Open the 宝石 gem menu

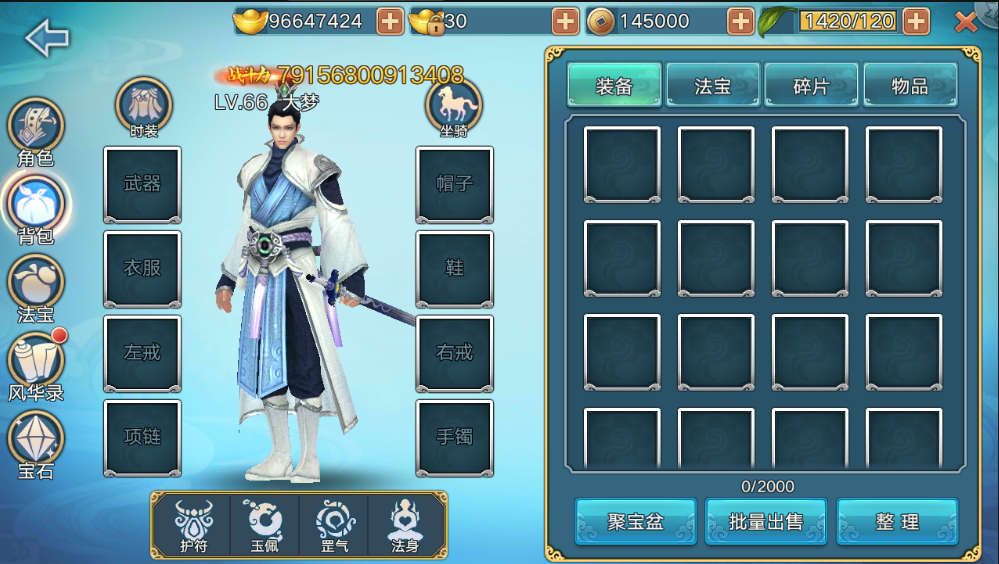tap(35, 440)
